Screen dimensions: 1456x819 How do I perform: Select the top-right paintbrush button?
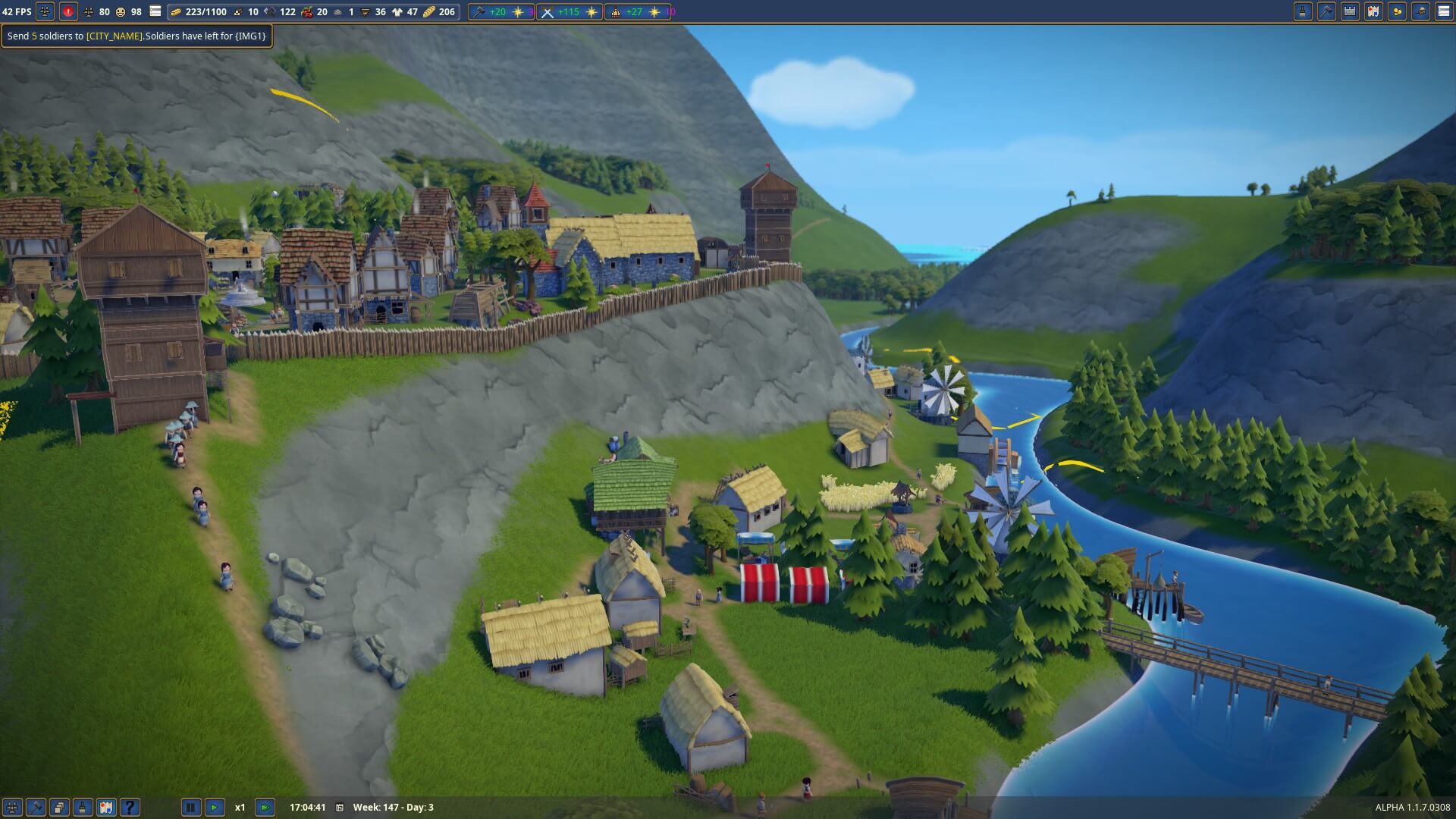coord(1303,11)
